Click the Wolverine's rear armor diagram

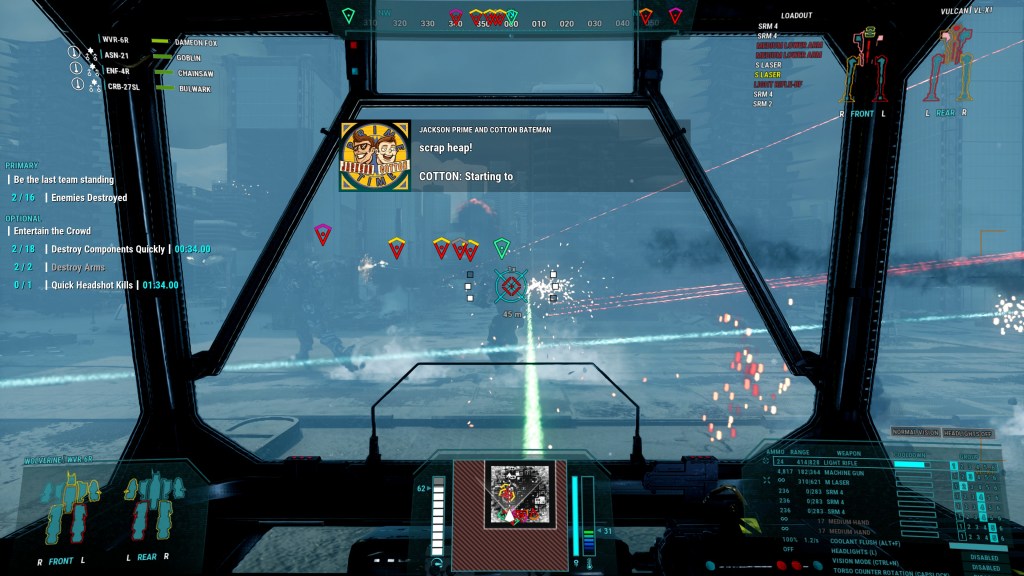pos(146,506)
